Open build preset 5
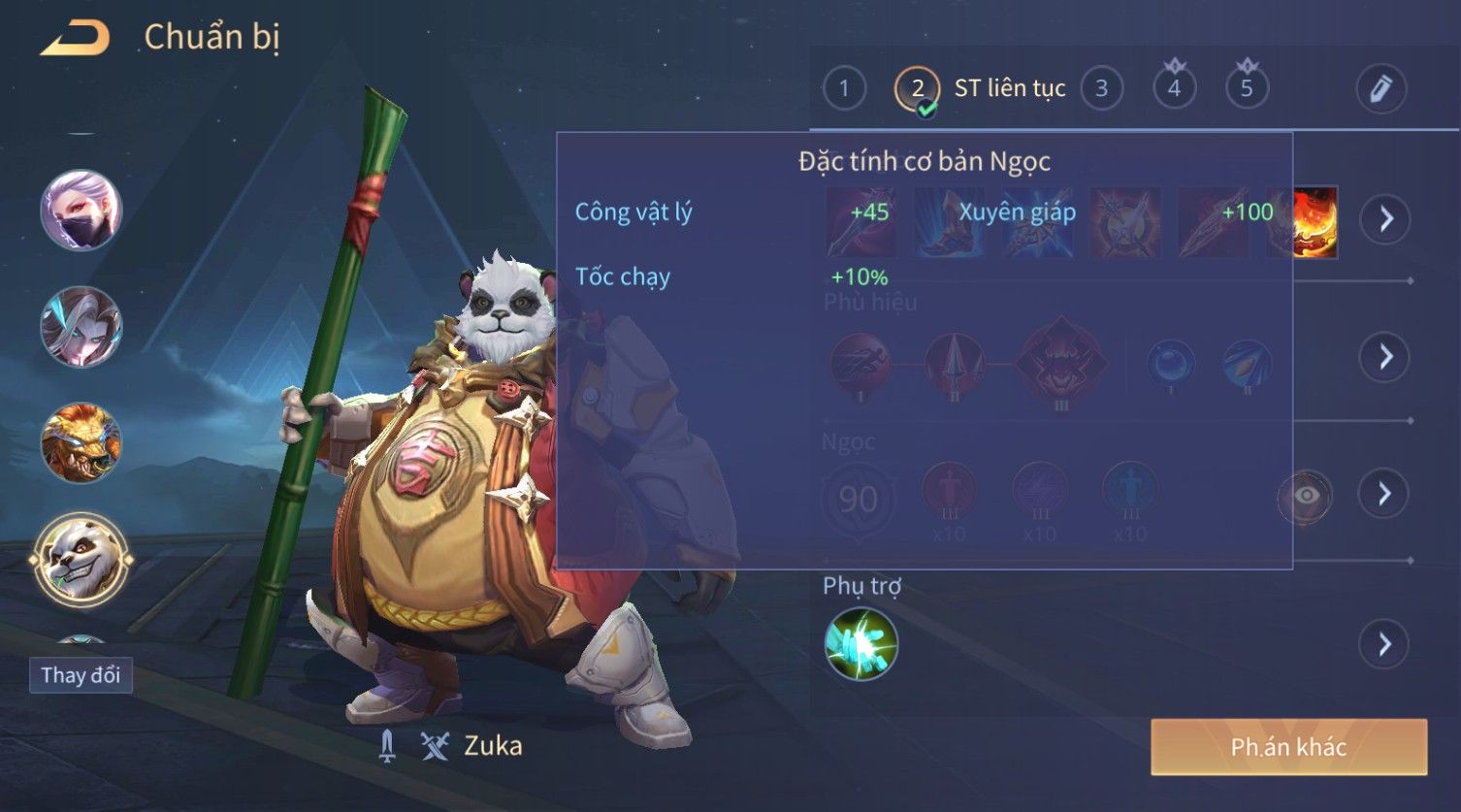1461x812 pixels. tap(1247, 88)
